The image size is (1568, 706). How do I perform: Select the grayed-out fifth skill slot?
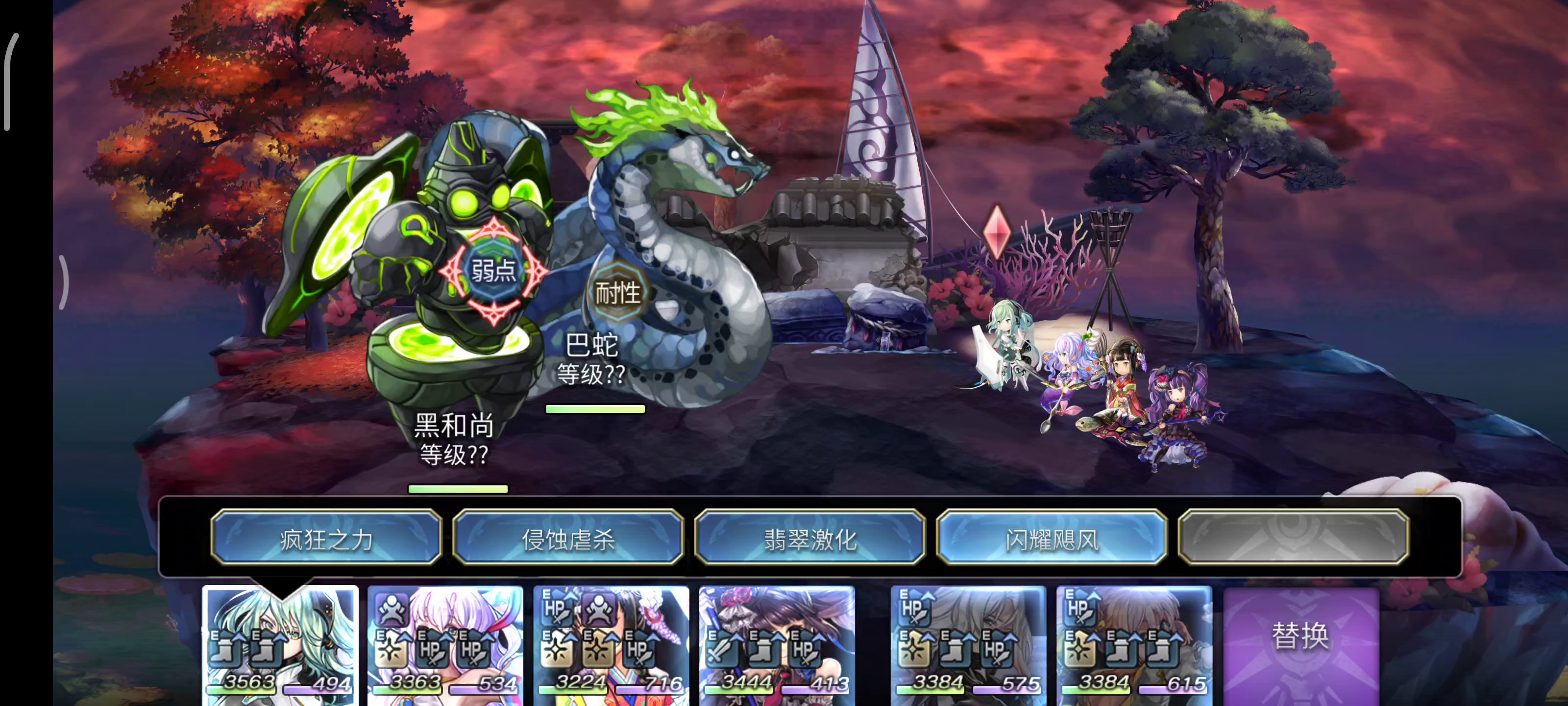(x=1294, y=538)
